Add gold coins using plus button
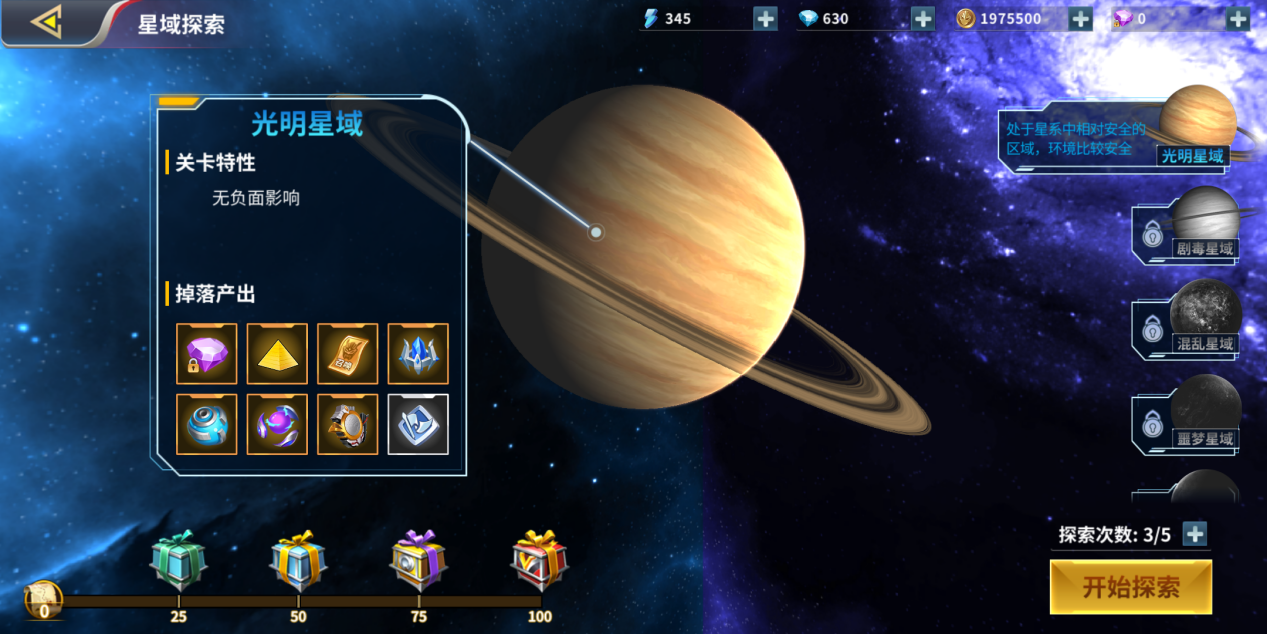1267x634 pixels. 1080,18
